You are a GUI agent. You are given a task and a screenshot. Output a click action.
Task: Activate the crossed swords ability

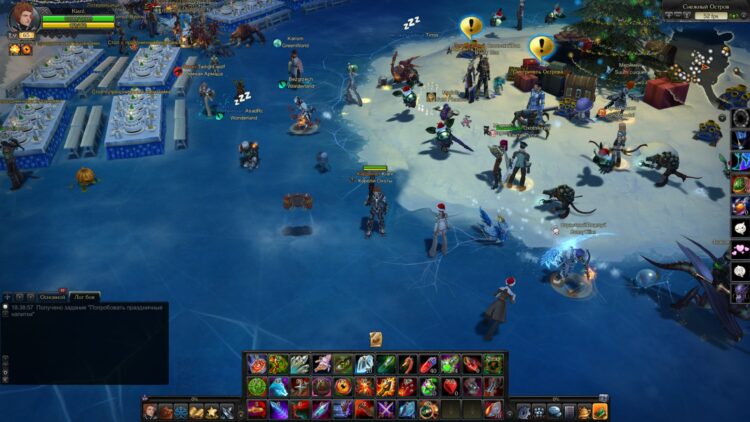386,409
